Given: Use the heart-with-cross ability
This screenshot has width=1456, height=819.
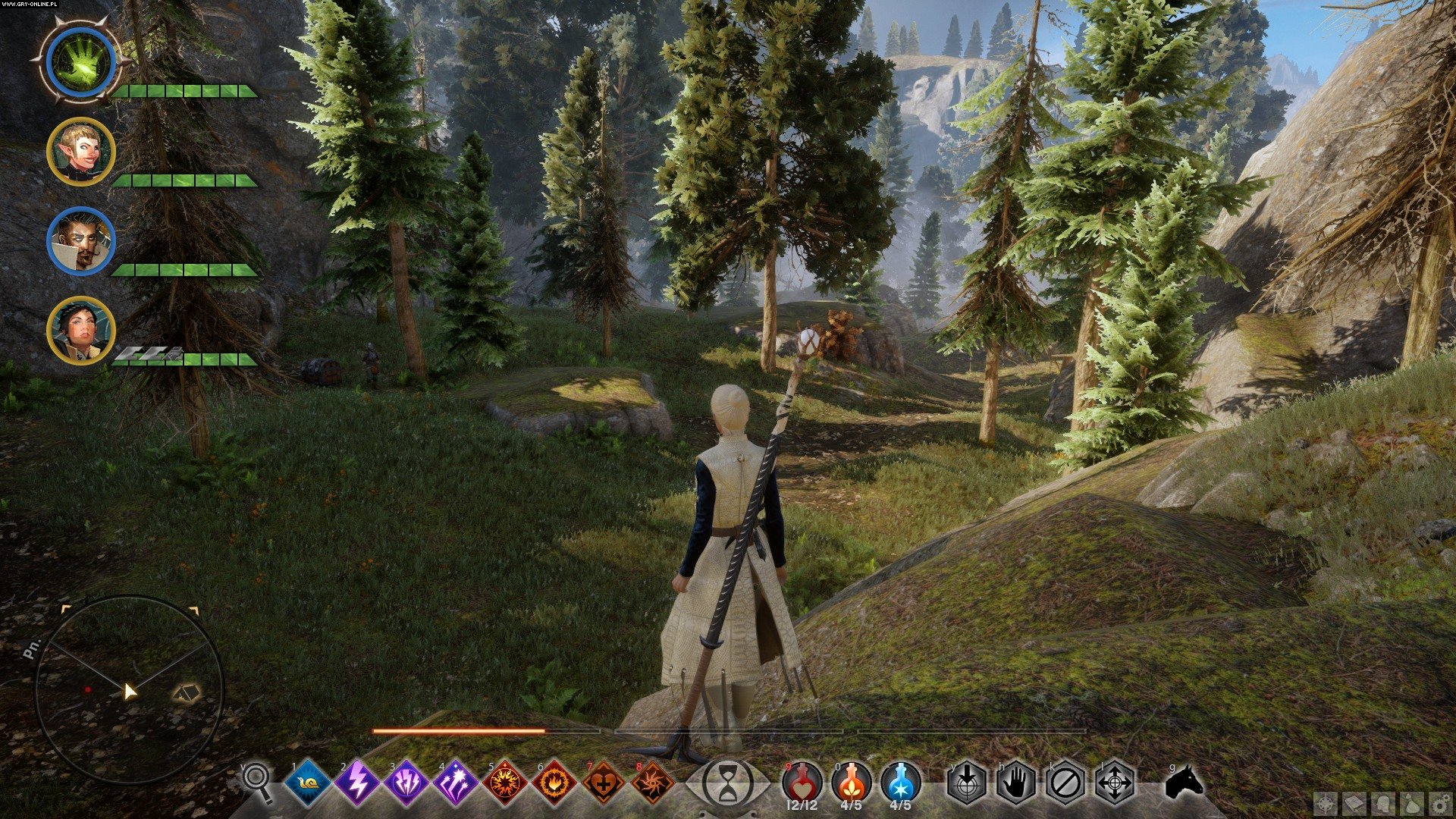Looking at the screenshot, I should [604, 782].
